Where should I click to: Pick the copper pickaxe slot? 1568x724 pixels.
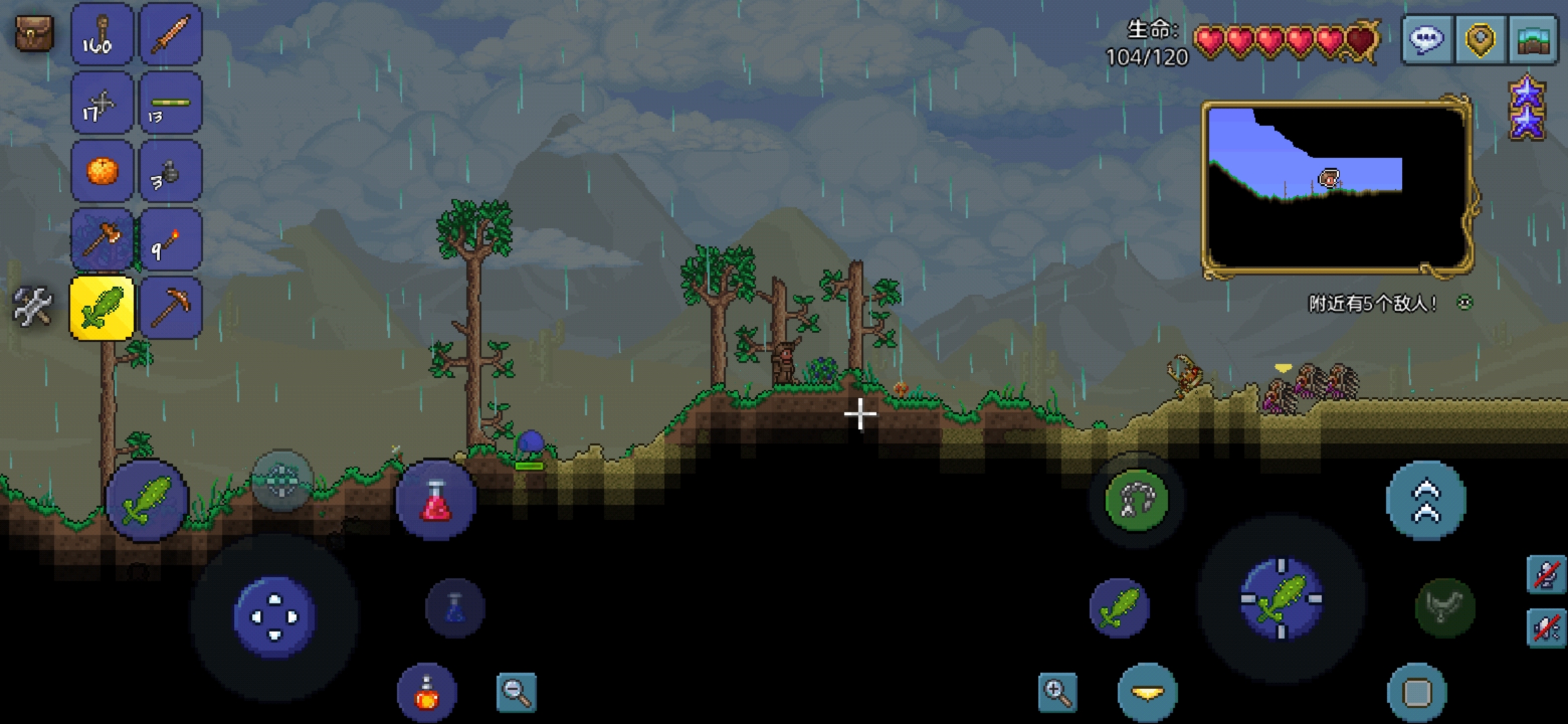pyautogui.click(x=170, y=308)
